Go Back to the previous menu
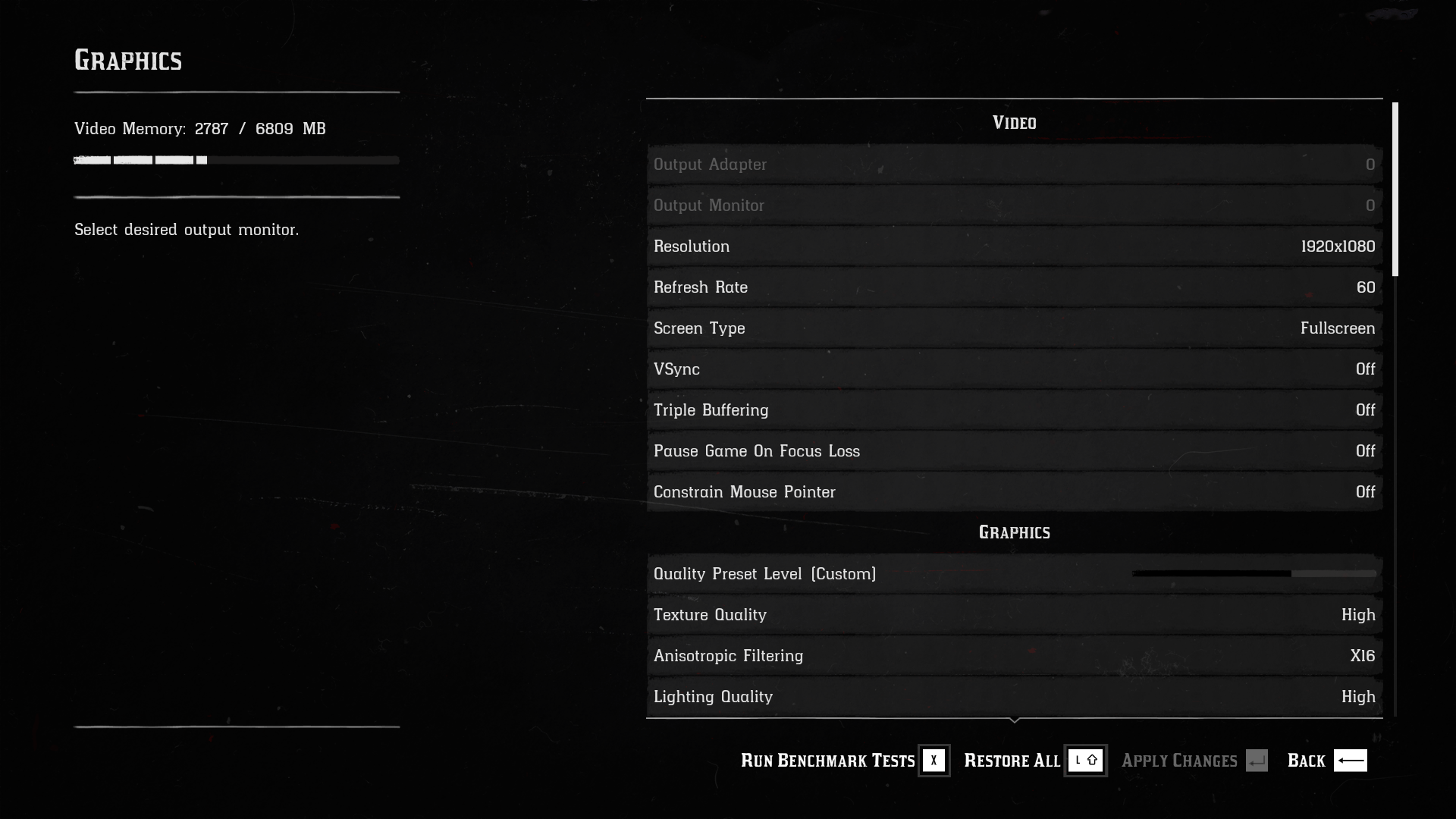Viewport: 1456px width, 819px height. click(1326, 761)
